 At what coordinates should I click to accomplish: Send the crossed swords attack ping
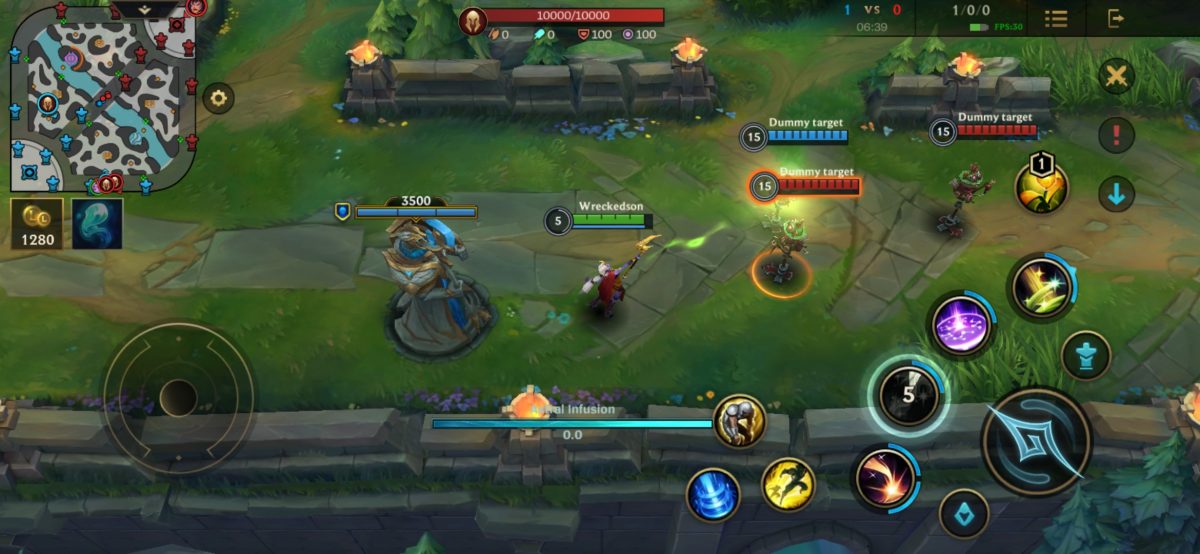click(1116, 76)
